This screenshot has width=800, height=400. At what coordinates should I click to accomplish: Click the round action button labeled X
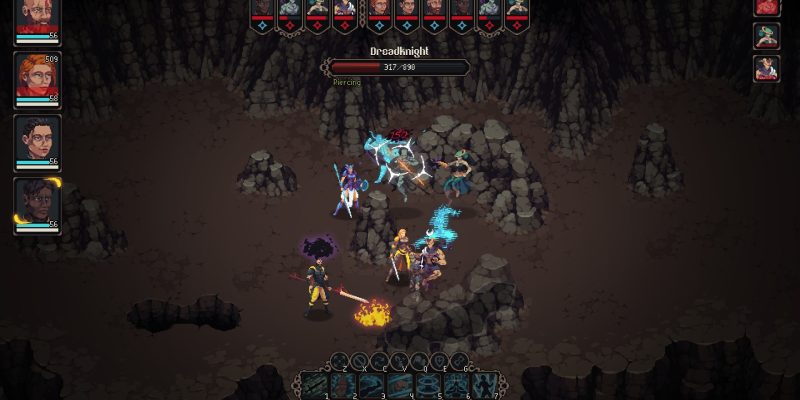coord(358,361)
